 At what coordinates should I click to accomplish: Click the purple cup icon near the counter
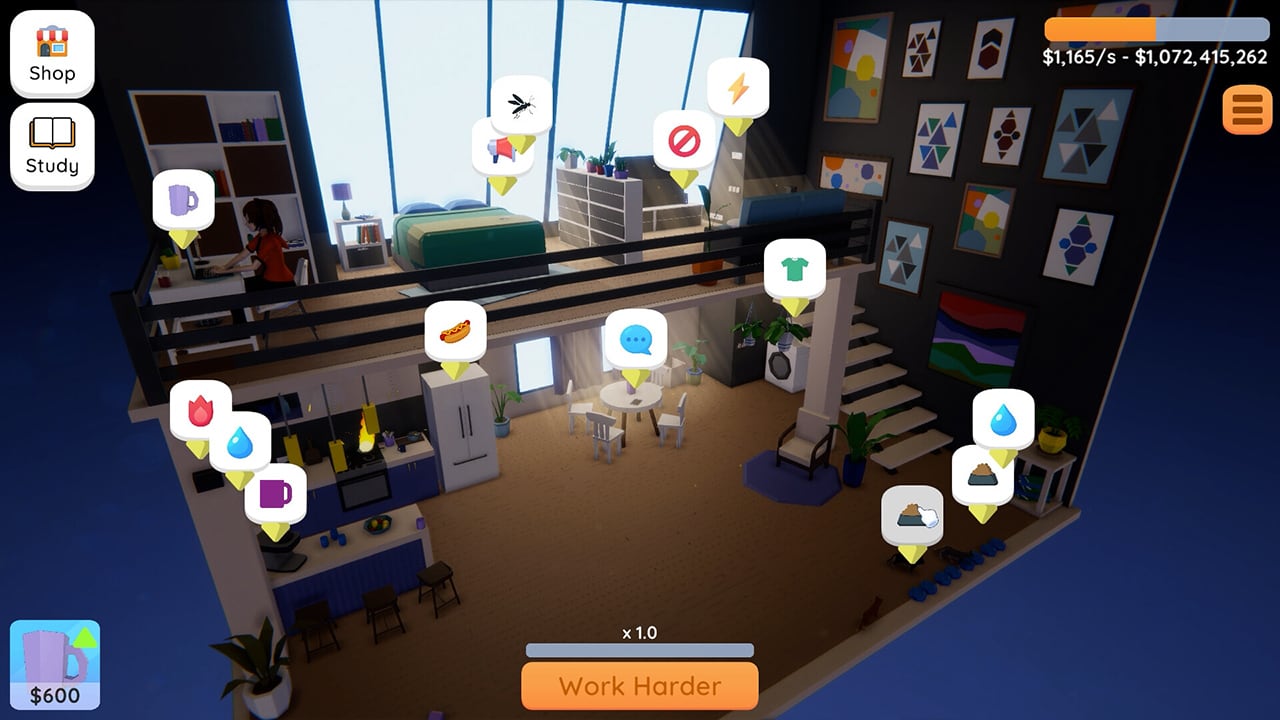275,492
